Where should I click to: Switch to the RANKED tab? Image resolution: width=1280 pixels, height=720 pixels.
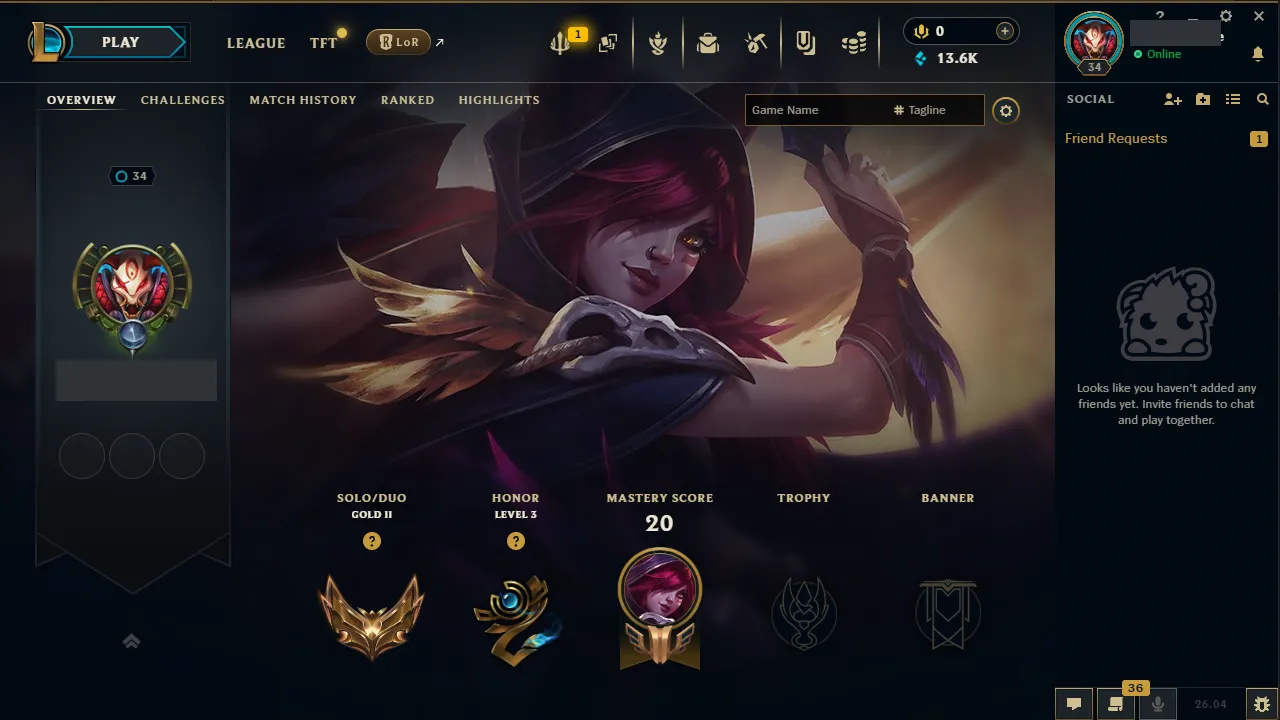coord(407,100)
